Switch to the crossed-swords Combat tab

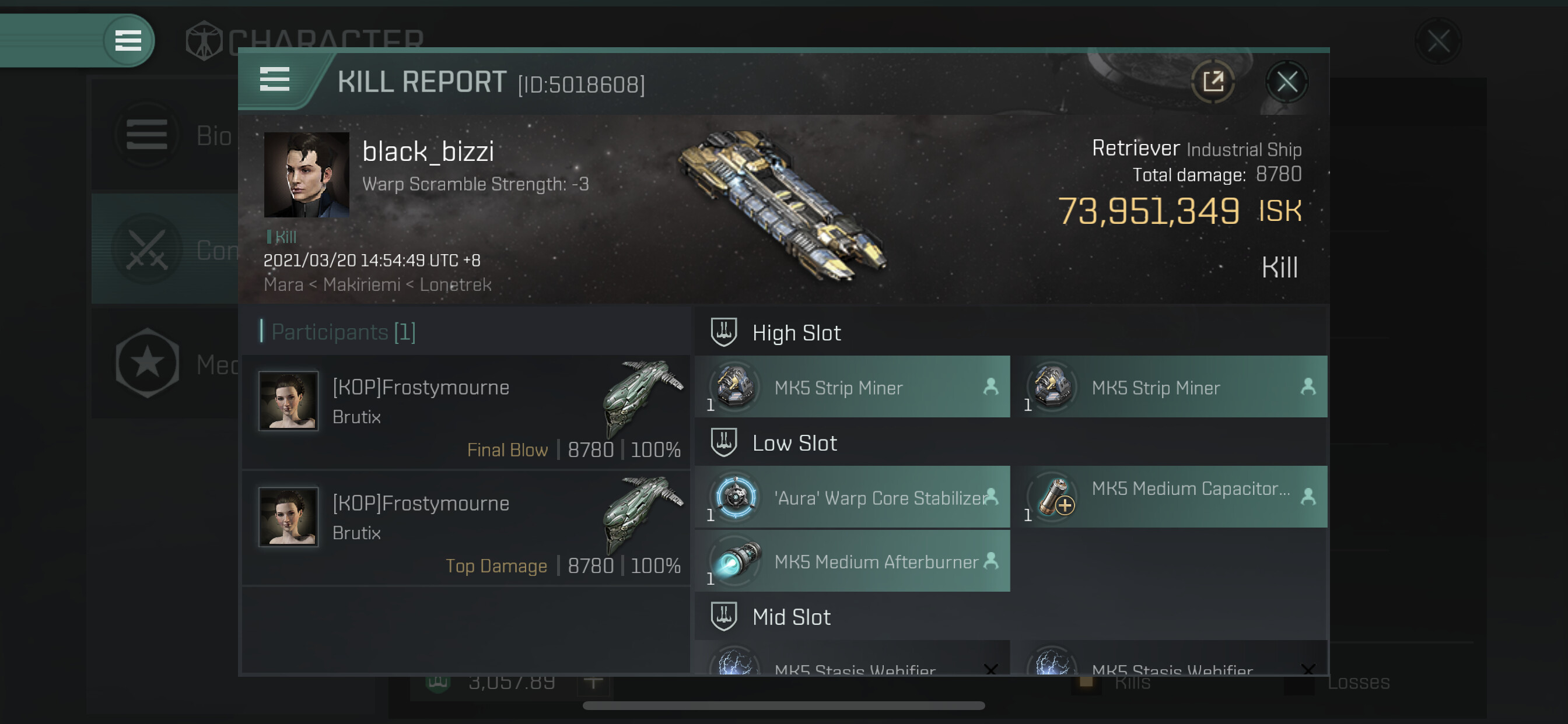point(164,249)
